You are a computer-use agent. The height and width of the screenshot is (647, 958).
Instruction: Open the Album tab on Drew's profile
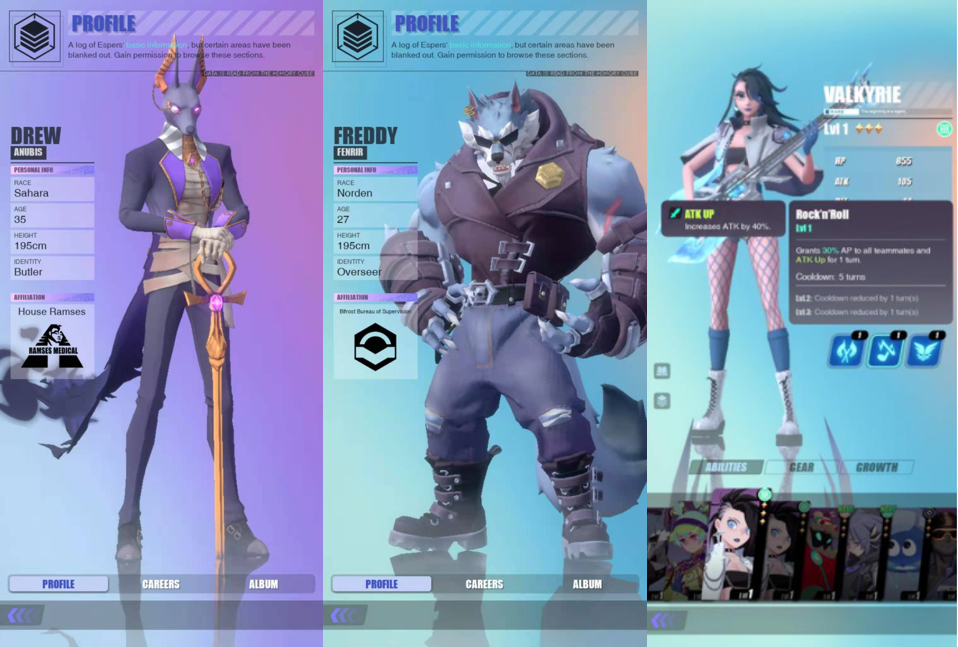click(x=263, y=584)
